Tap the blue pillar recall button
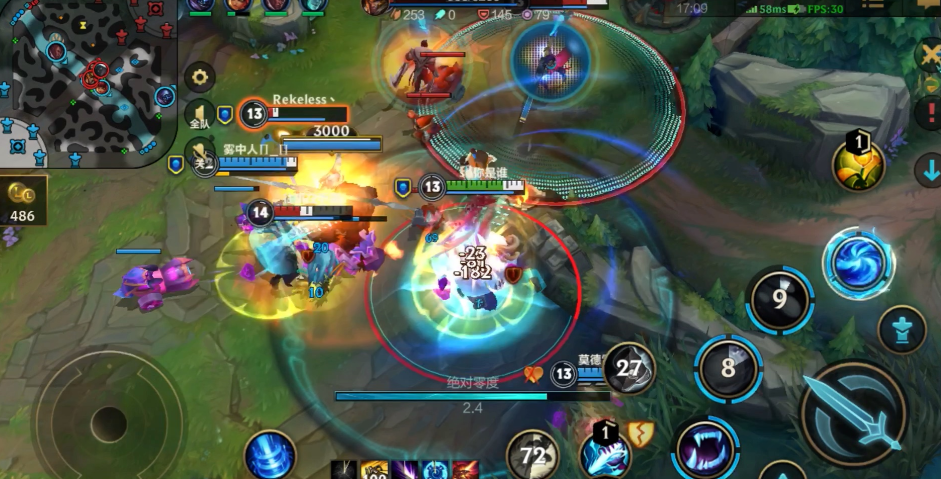Image resolution: width=941 pixels, height=479 pixels. [269, 456]
